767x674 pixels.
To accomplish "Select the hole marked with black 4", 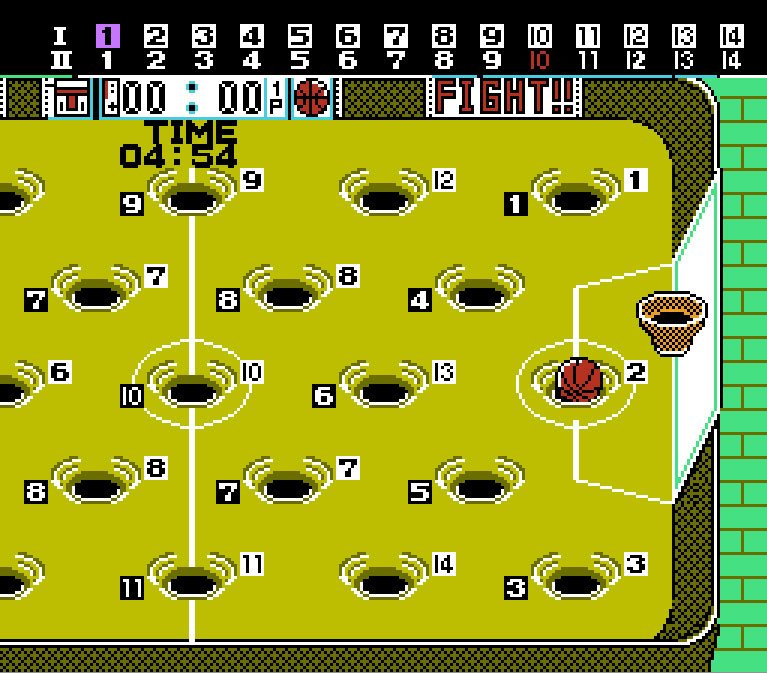I will (x=479, y=293).
